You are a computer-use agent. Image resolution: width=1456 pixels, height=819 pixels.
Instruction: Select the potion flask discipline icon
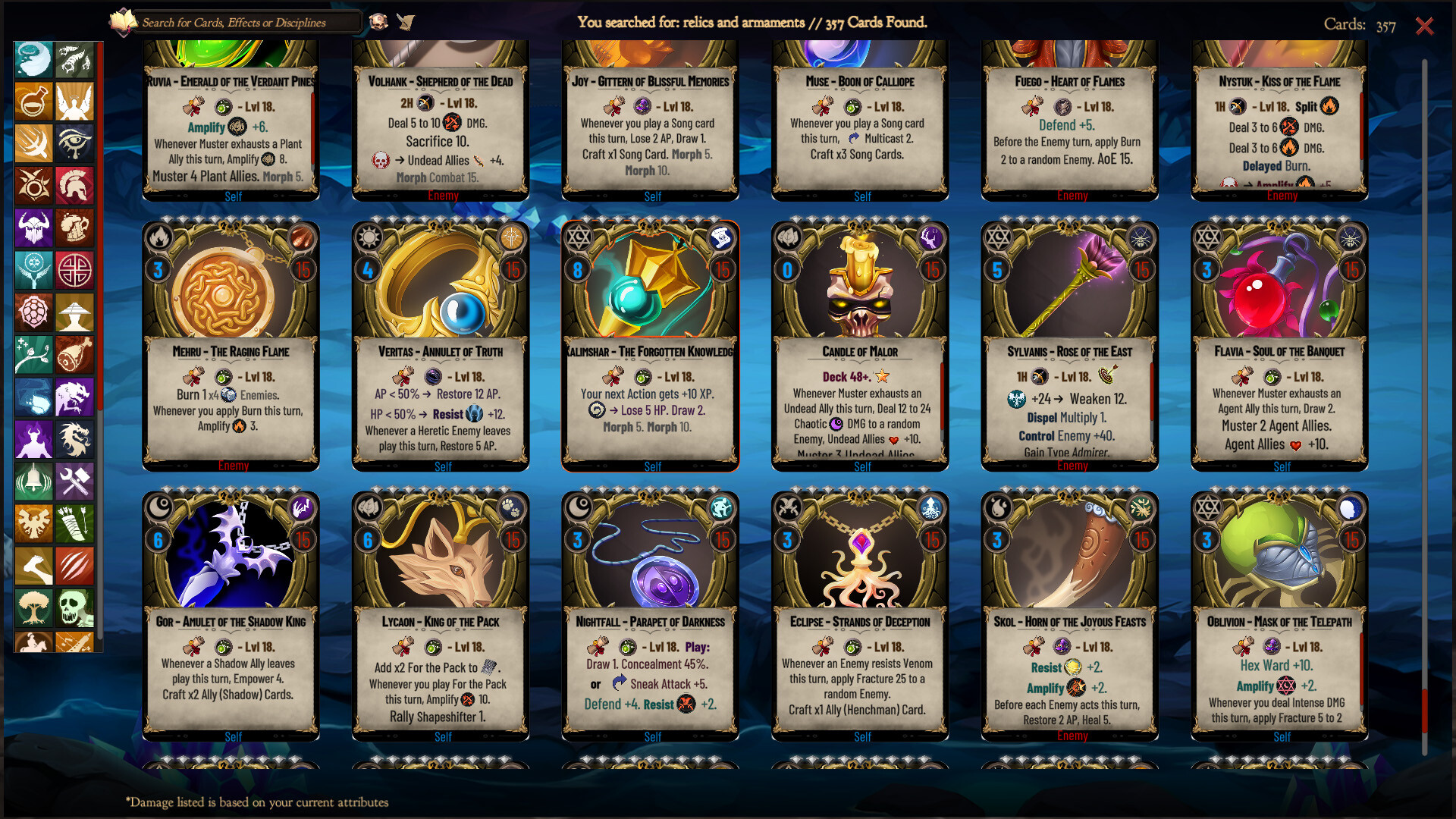(x=33, y=102)
